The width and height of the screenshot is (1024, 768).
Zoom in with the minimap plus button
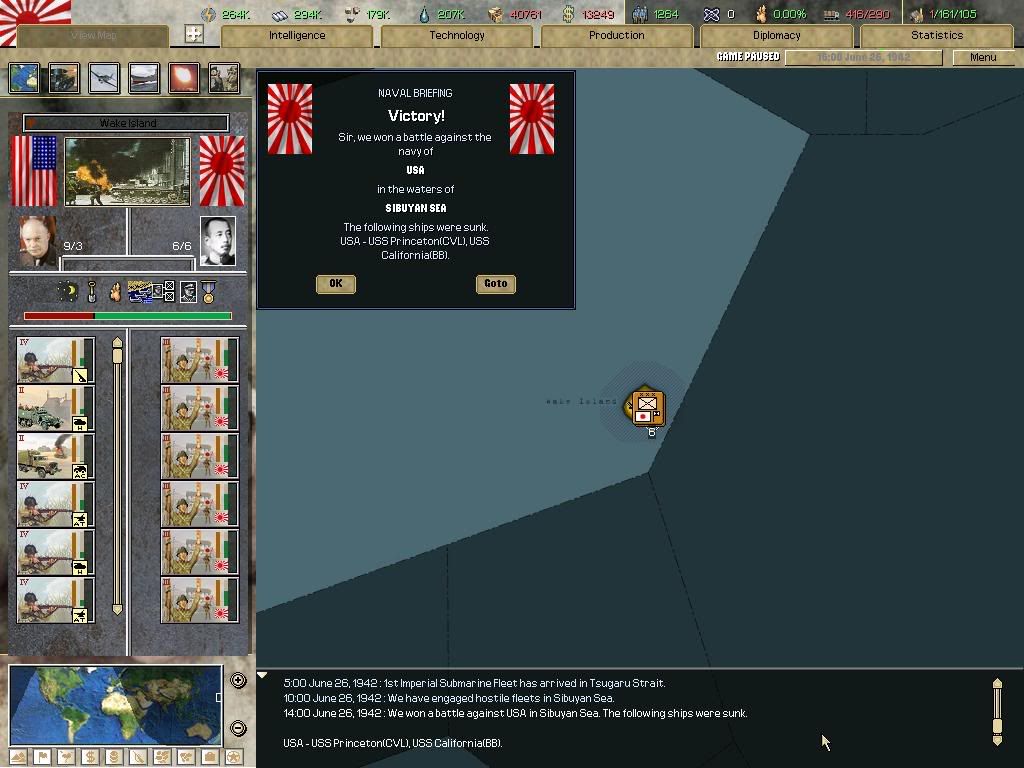click(x=238, y=681)
